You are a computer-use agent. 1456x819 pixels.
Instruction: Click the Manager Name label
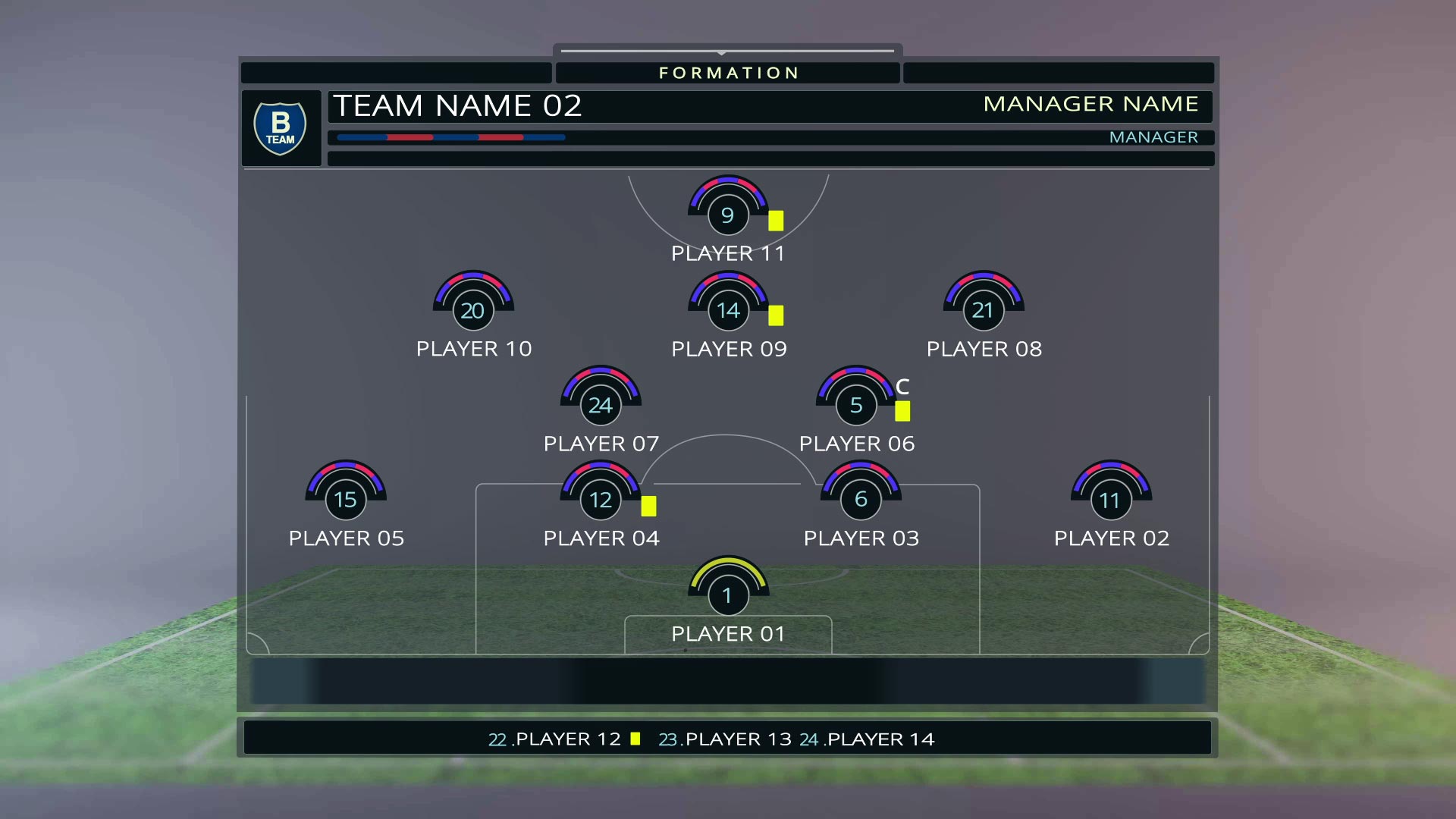(x=1090, y=104)
